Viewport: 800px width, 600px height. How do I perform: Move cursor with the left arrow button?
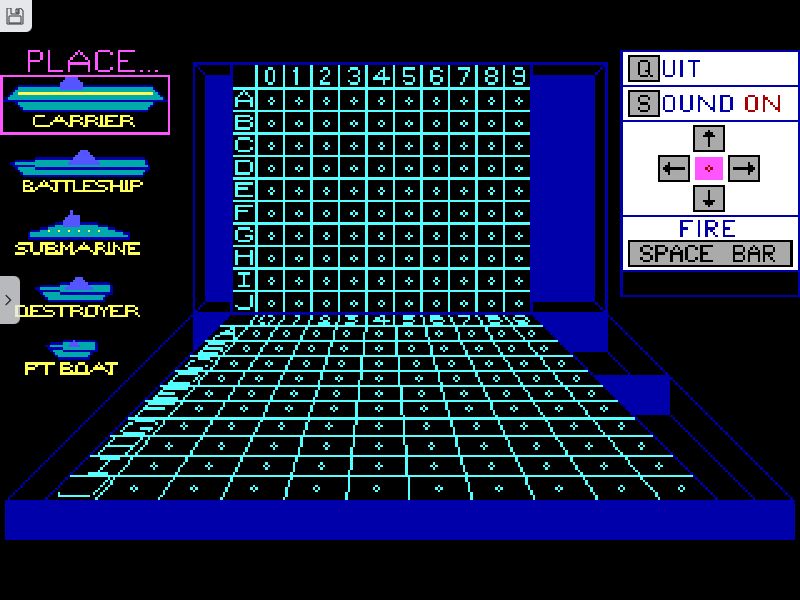(x=673, y=168)
